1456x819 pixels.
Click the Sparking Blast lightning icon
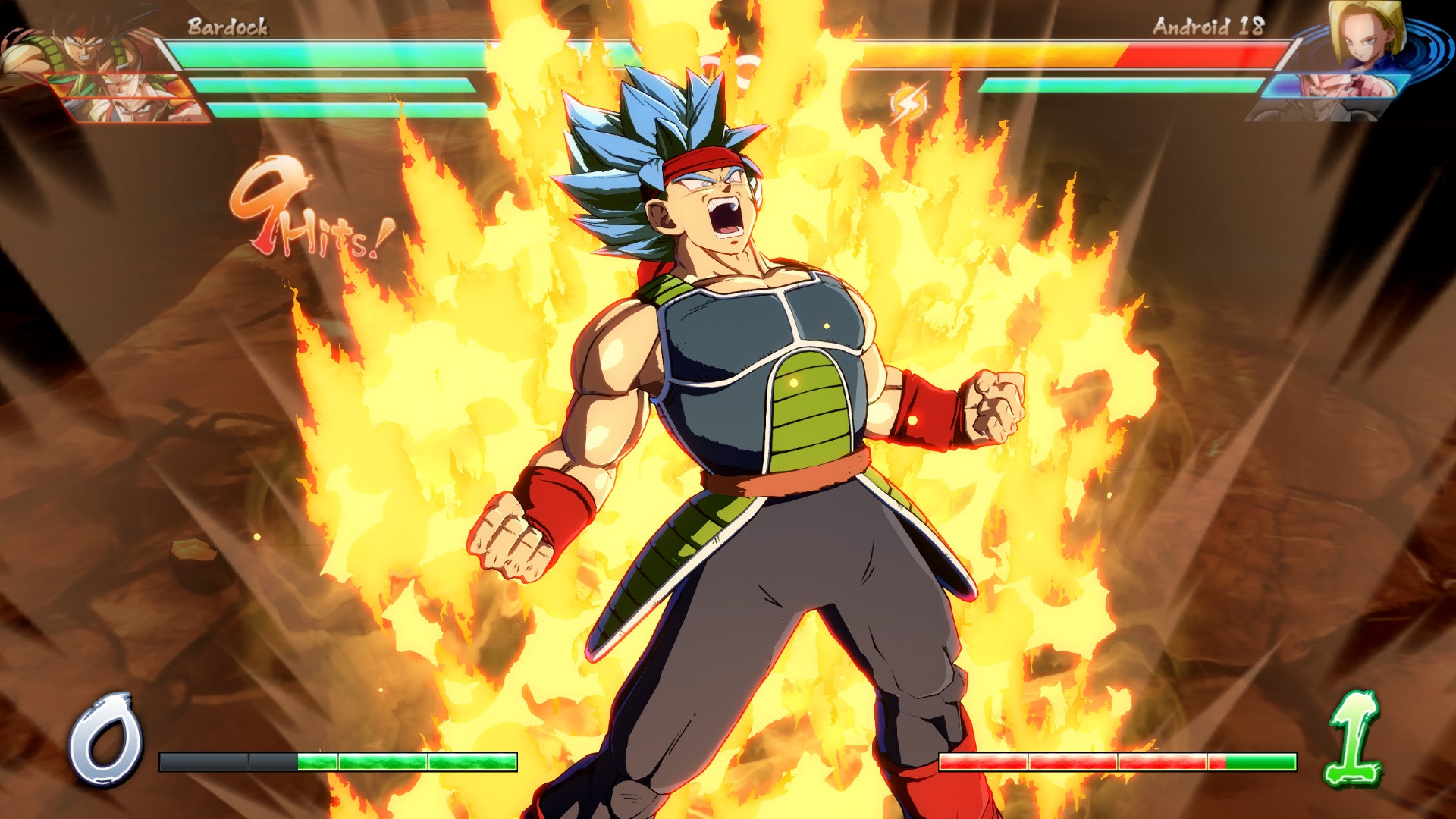point(909,99)
